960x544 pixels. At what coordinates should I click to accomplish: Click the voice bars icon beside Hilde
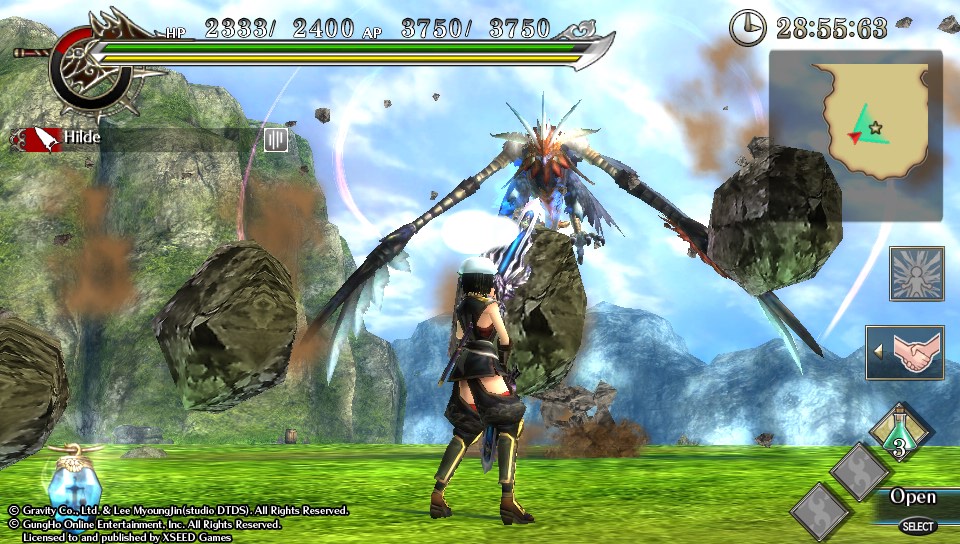[x=276, y=139]
